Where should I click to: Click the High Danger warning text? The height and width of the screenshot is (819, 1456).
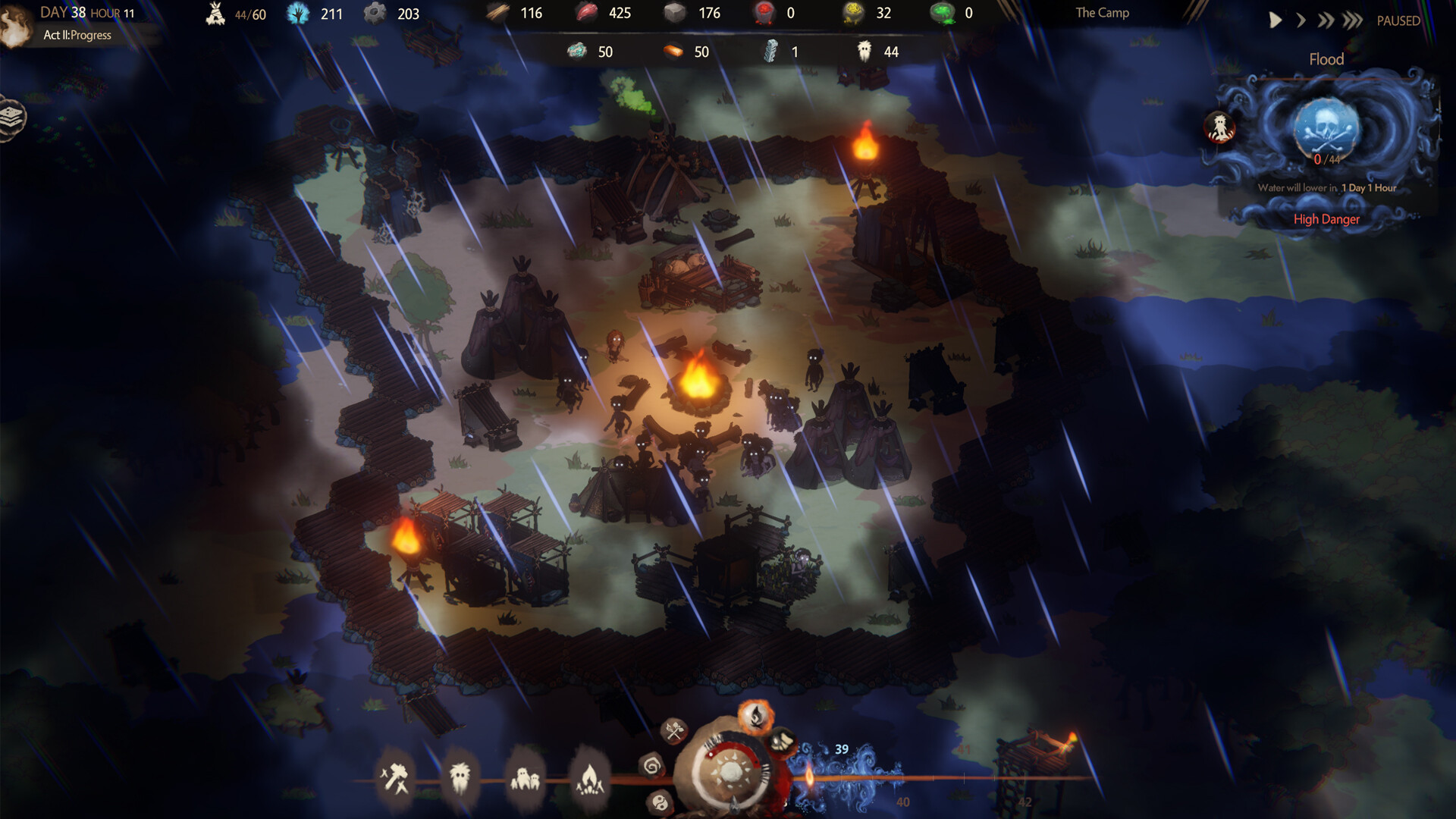pyautogui.click(x=1327, y=219)
